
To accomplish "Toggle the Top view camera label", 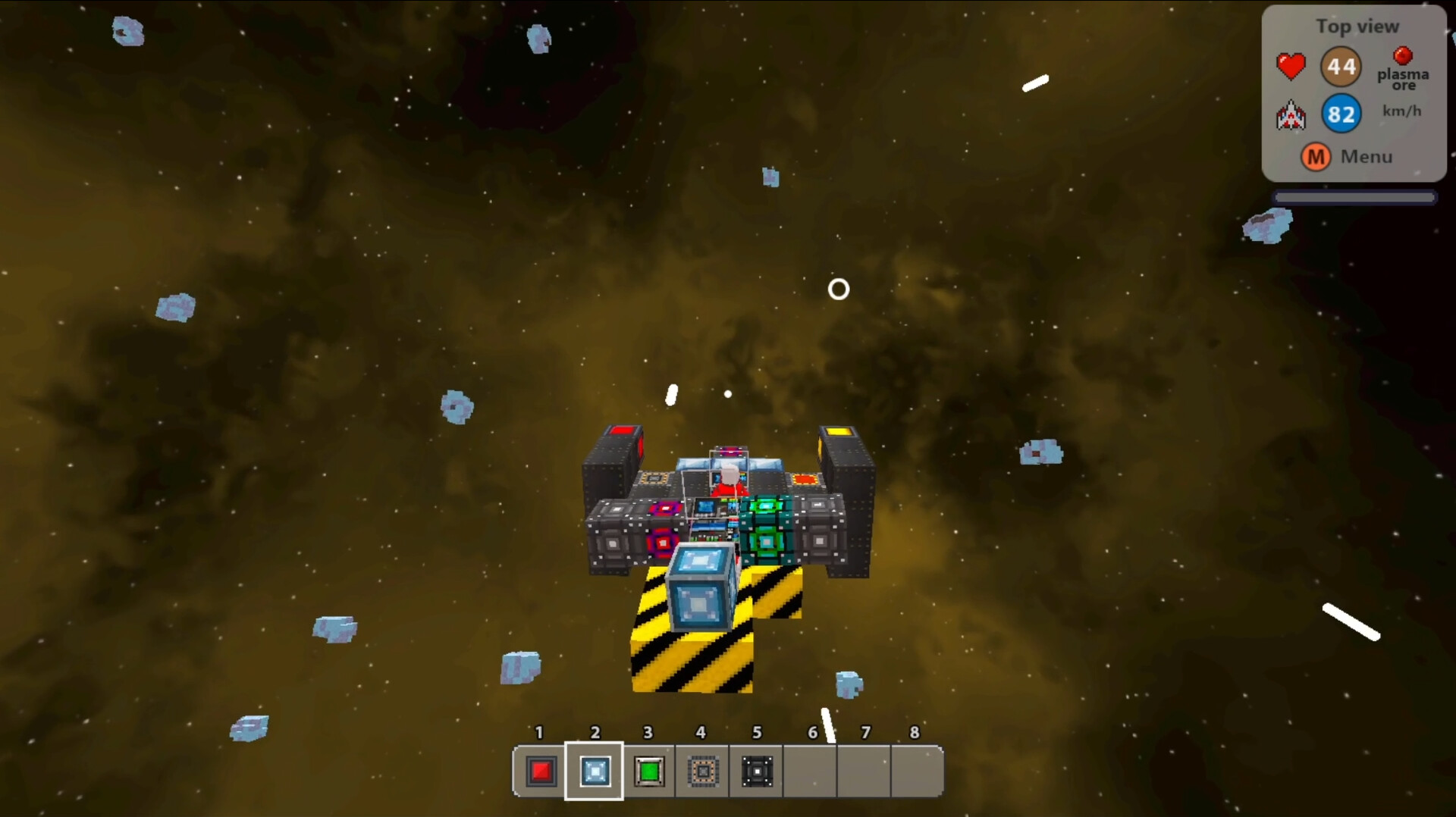I will tap(1357, 27).
